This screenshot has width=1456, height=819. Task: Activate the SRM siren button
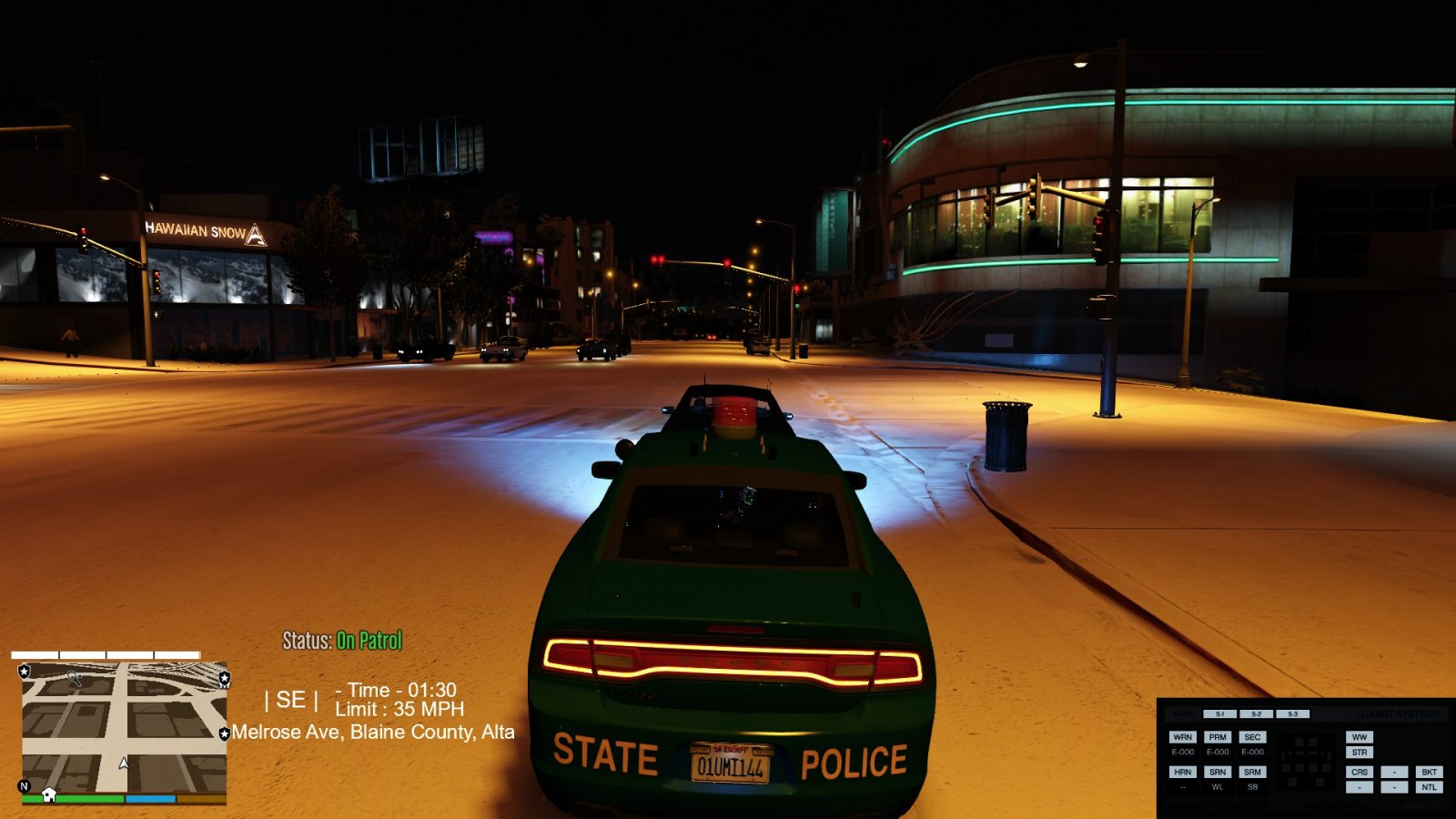click(1252, 772)
